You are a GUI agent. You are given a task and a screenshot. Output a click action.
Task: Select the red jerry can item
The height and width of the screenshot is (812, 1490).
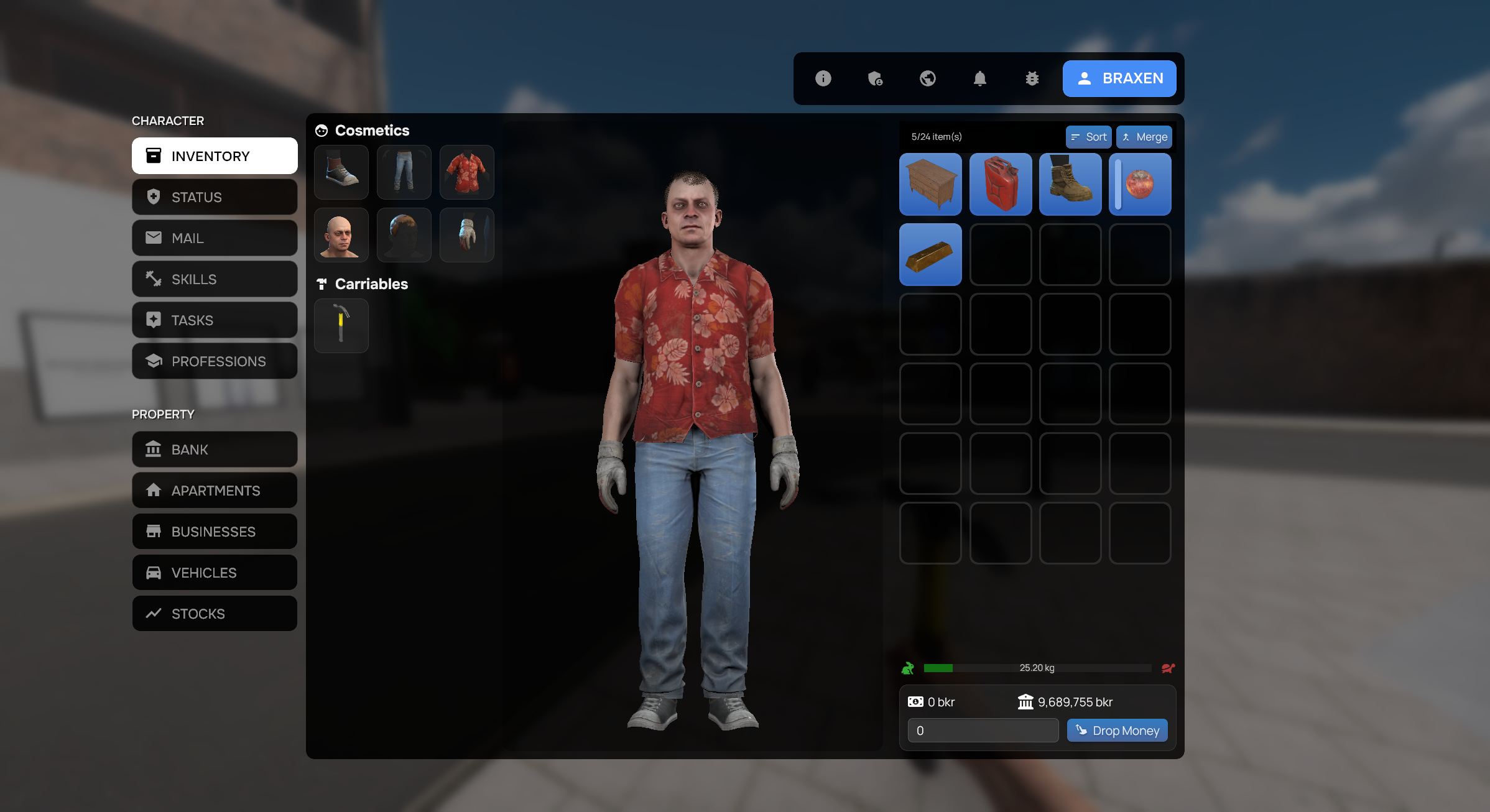click(x=1000, y=185)
